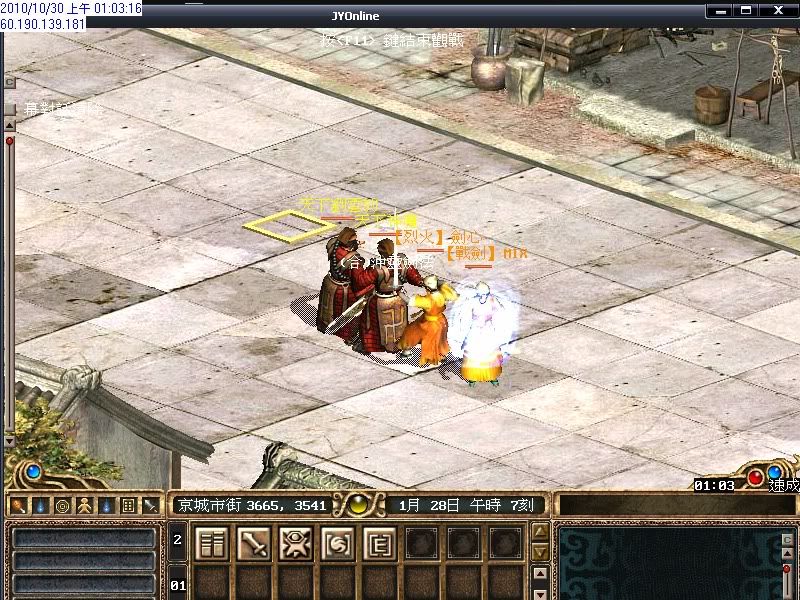The image size is (800, 600).
Task: Open the orange figure character icon
Action: tap(84, 505)
